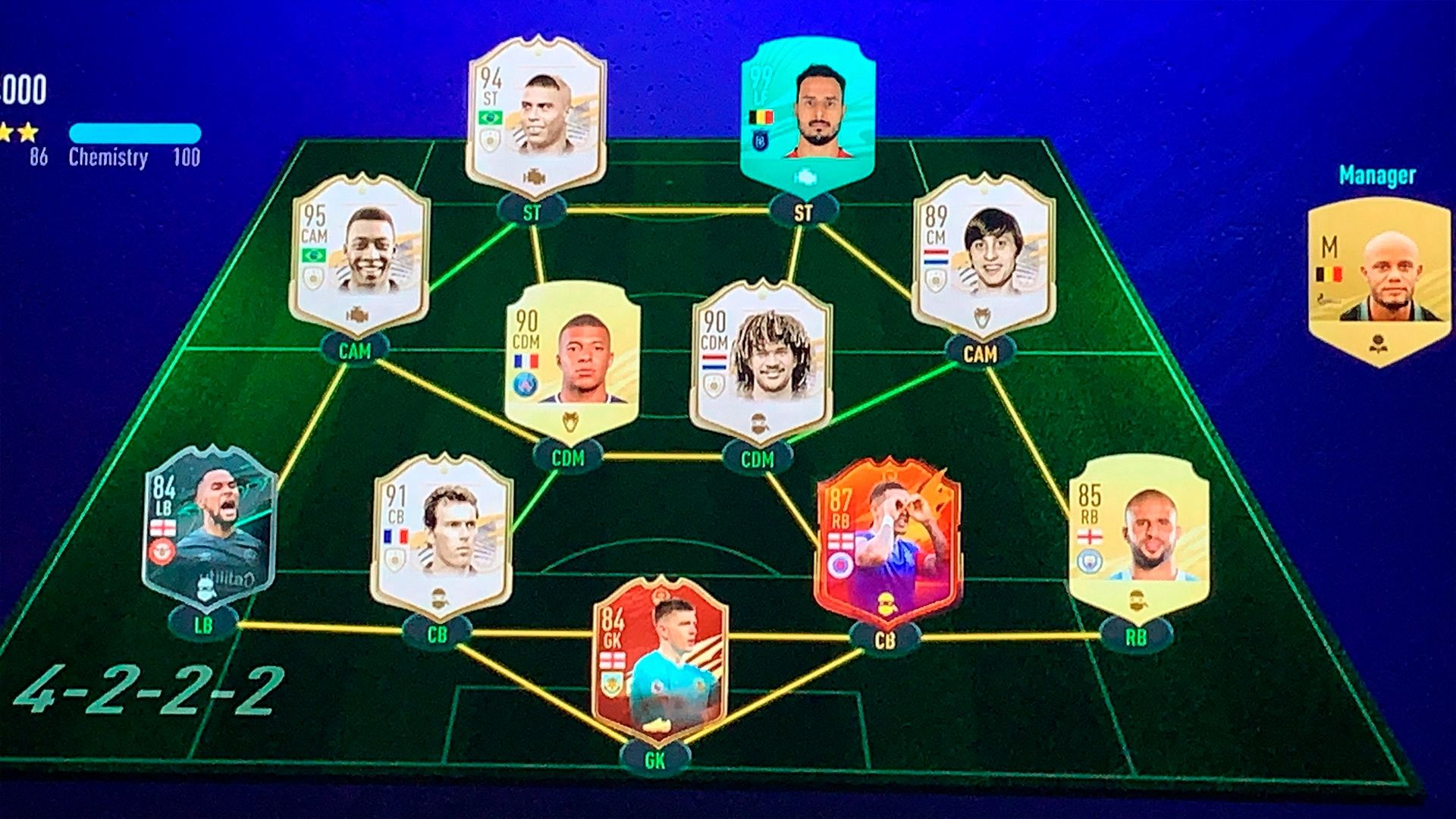The height and width of the screenshot is (819, 1456).
Task: Select the teal 99-rated striker card
Action: [x=808, y=114]
